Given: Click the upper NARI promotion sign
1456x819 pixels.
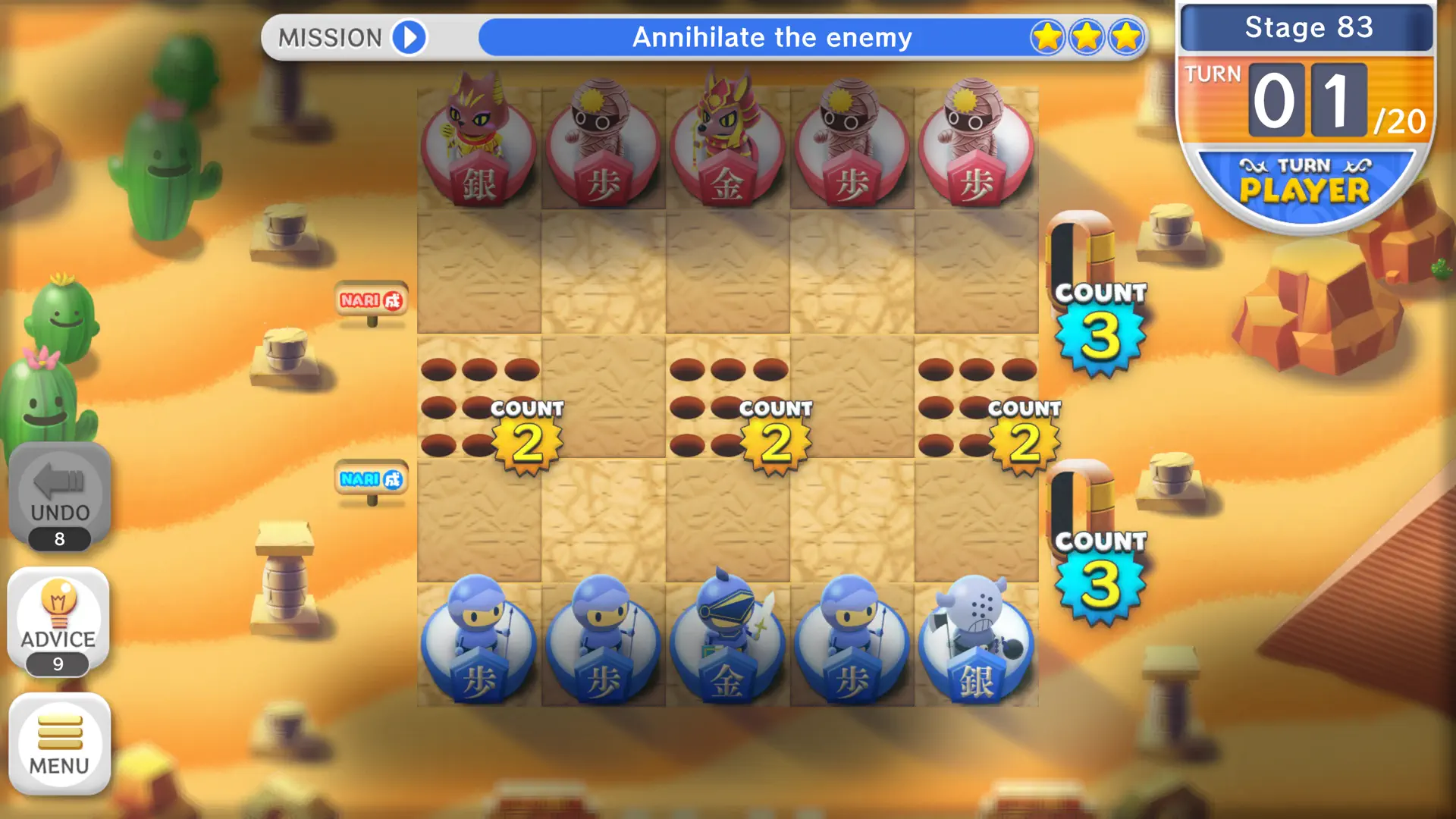Looking at the screenshot, I should click(x=370, y=299).
